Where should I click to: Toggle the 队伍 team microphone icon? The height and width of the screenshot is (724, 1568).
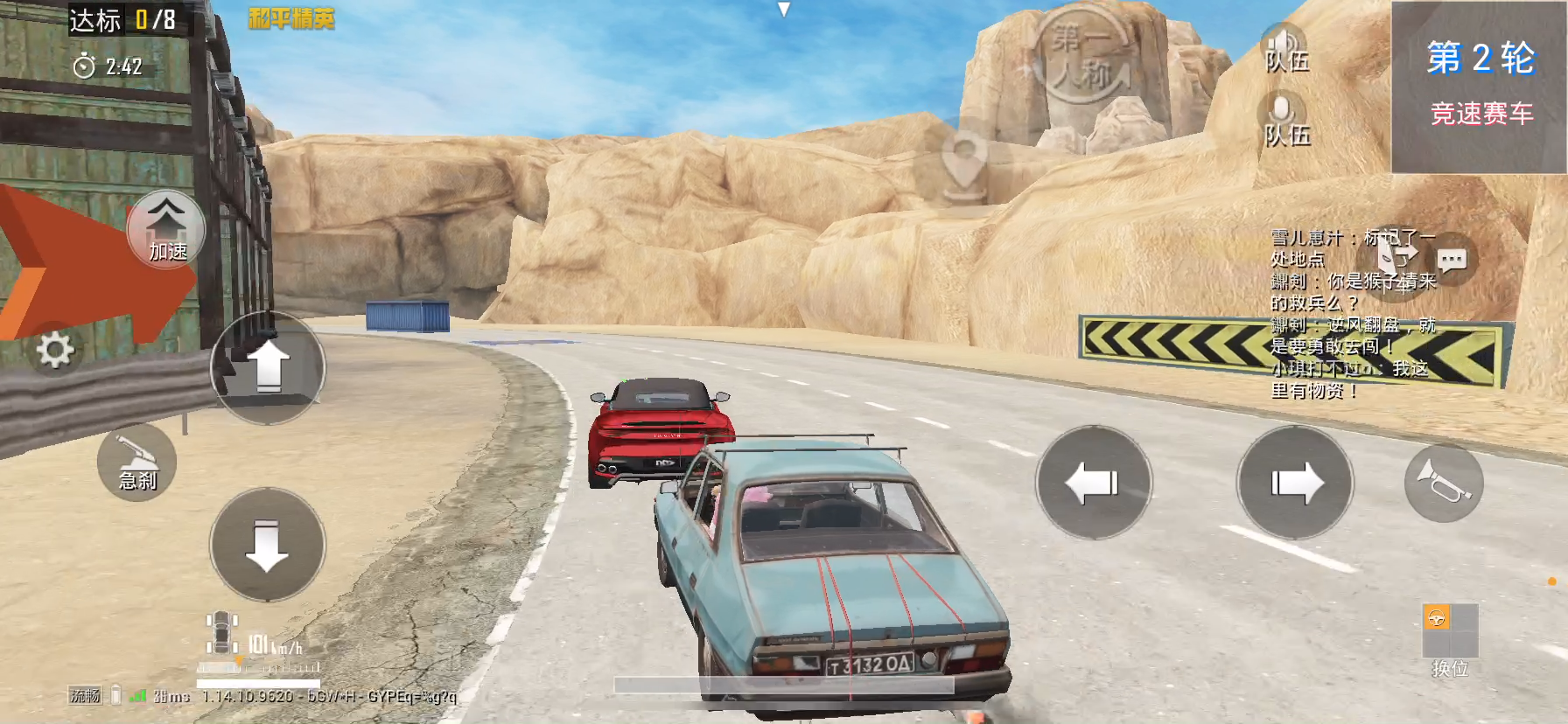[x=1285, y=121]
